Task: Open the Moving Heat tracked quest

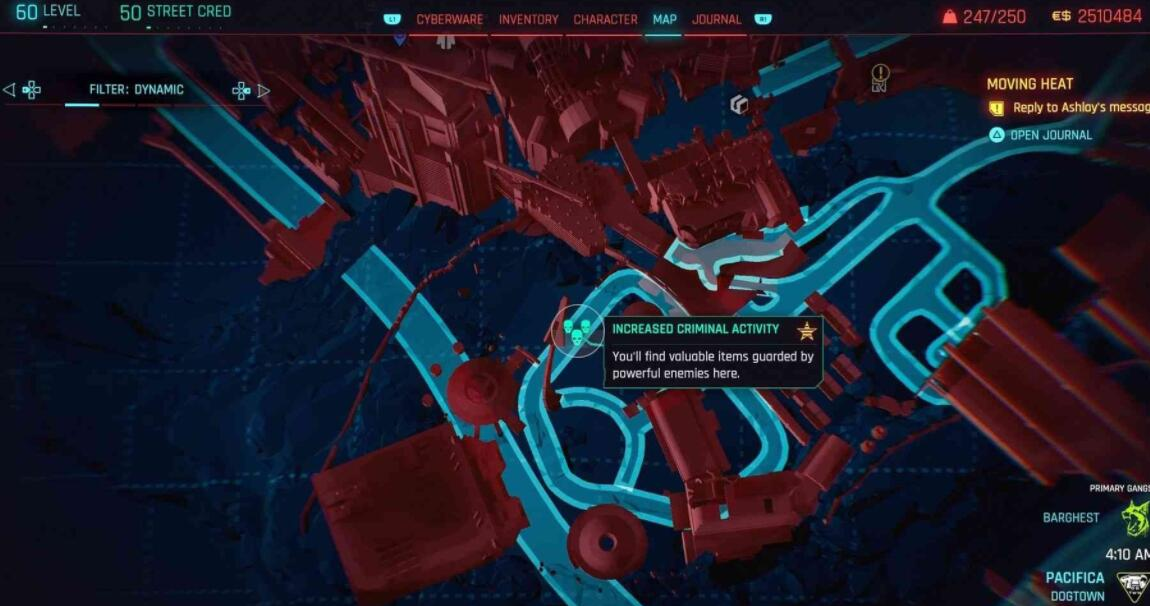Action: 1029,84
